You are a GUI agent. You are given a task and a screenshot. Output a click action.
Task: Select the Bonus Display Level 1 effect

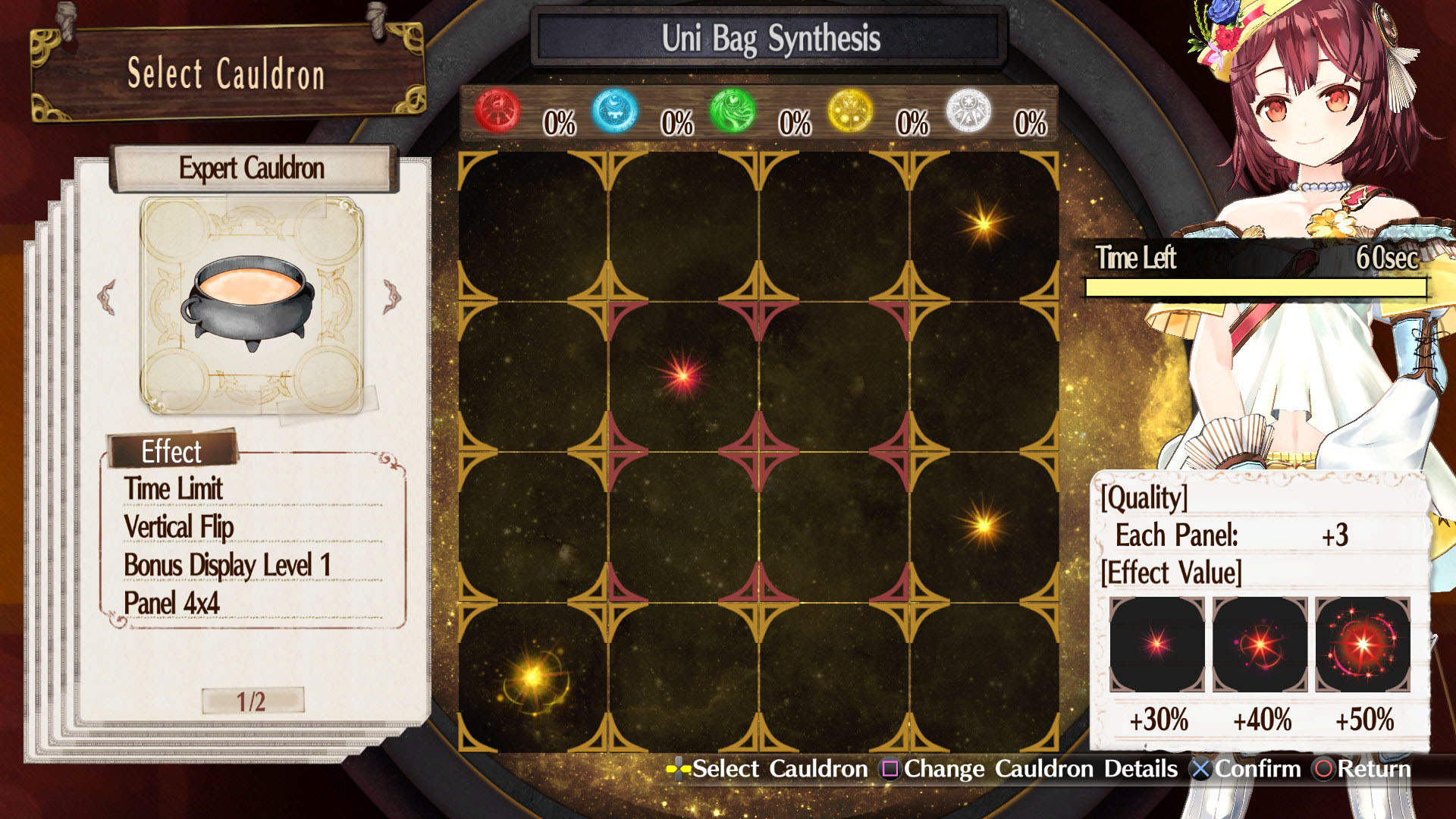coord(227,566)
